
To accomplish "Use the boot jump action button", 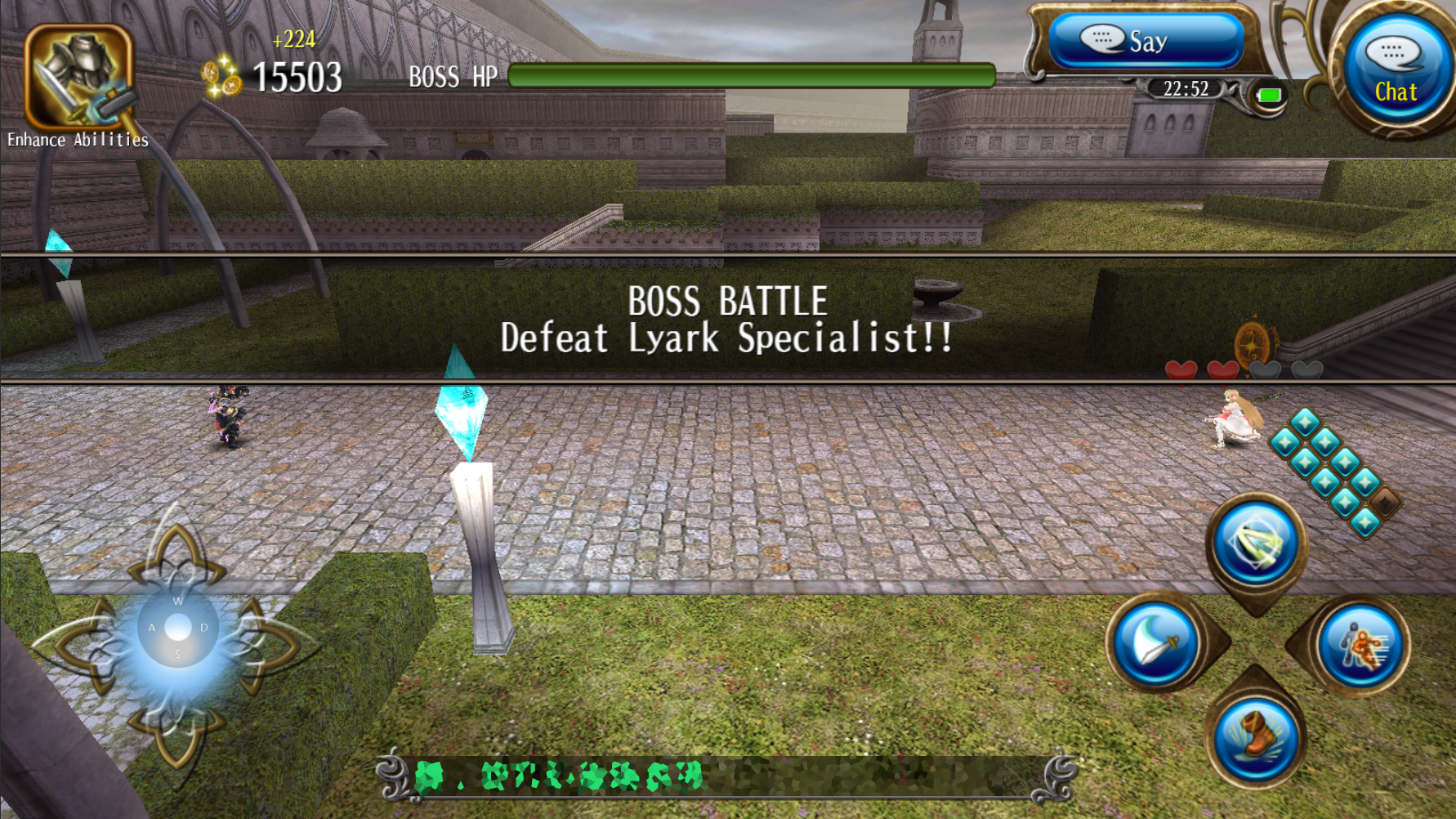I will 1256,737.
